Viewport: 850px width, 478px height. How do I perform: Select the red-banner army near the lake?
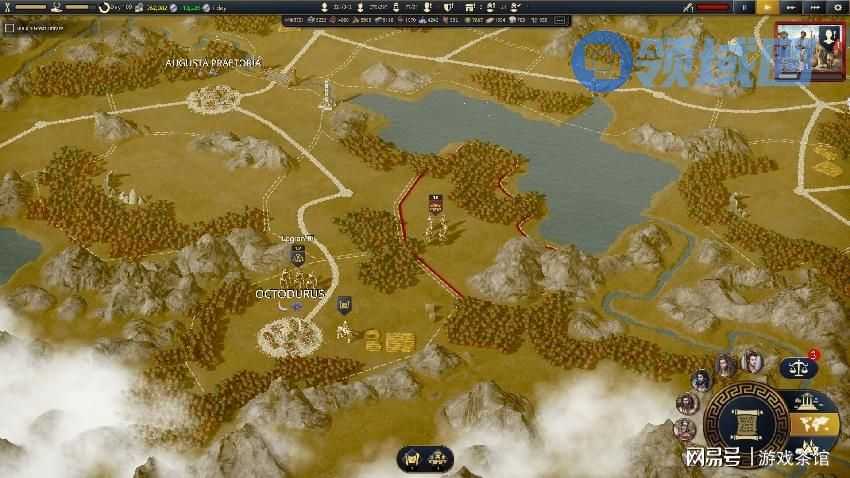tap(435, 205)
